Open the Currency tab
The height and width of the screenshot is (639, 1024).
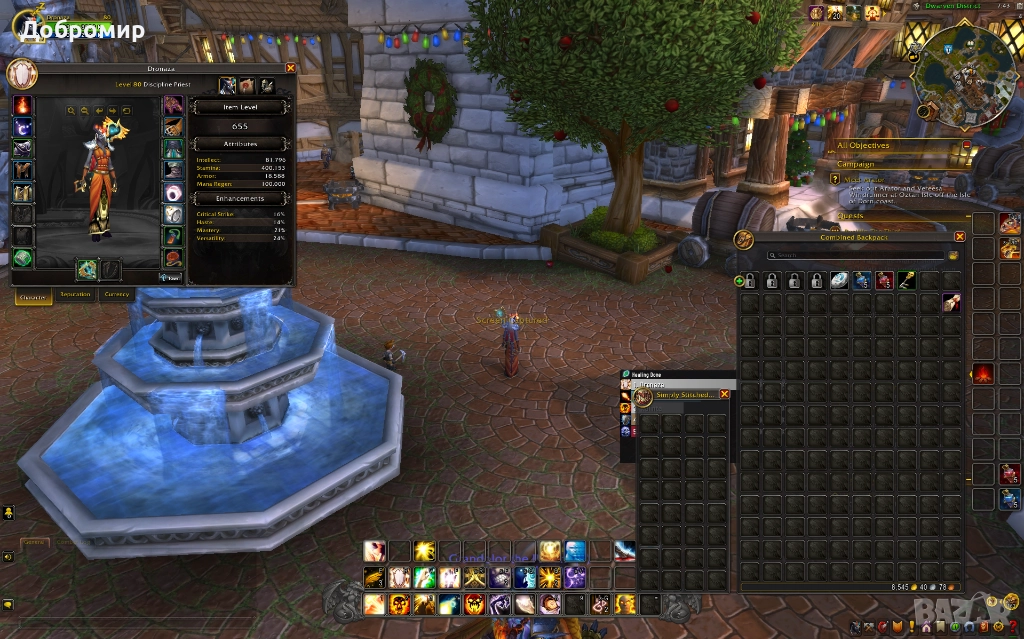coord(117,294)
